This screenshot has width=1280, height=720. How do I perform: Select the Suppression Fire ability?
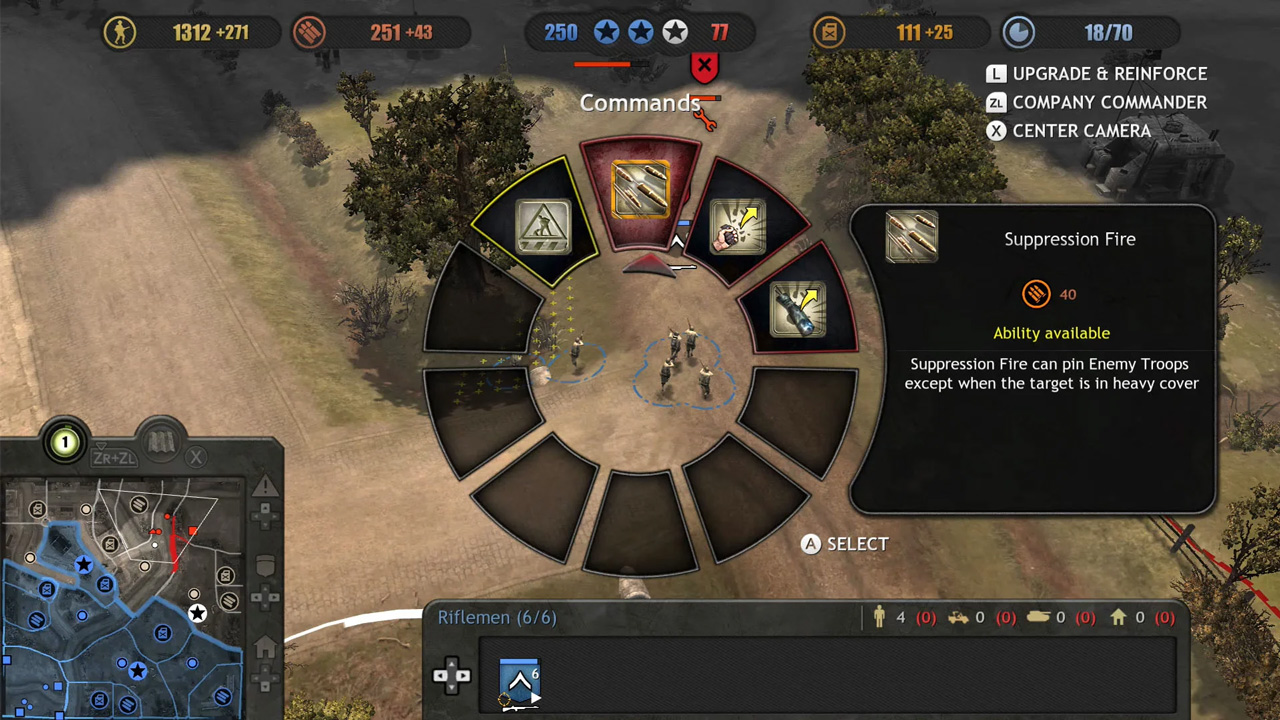tap(640, 190)
